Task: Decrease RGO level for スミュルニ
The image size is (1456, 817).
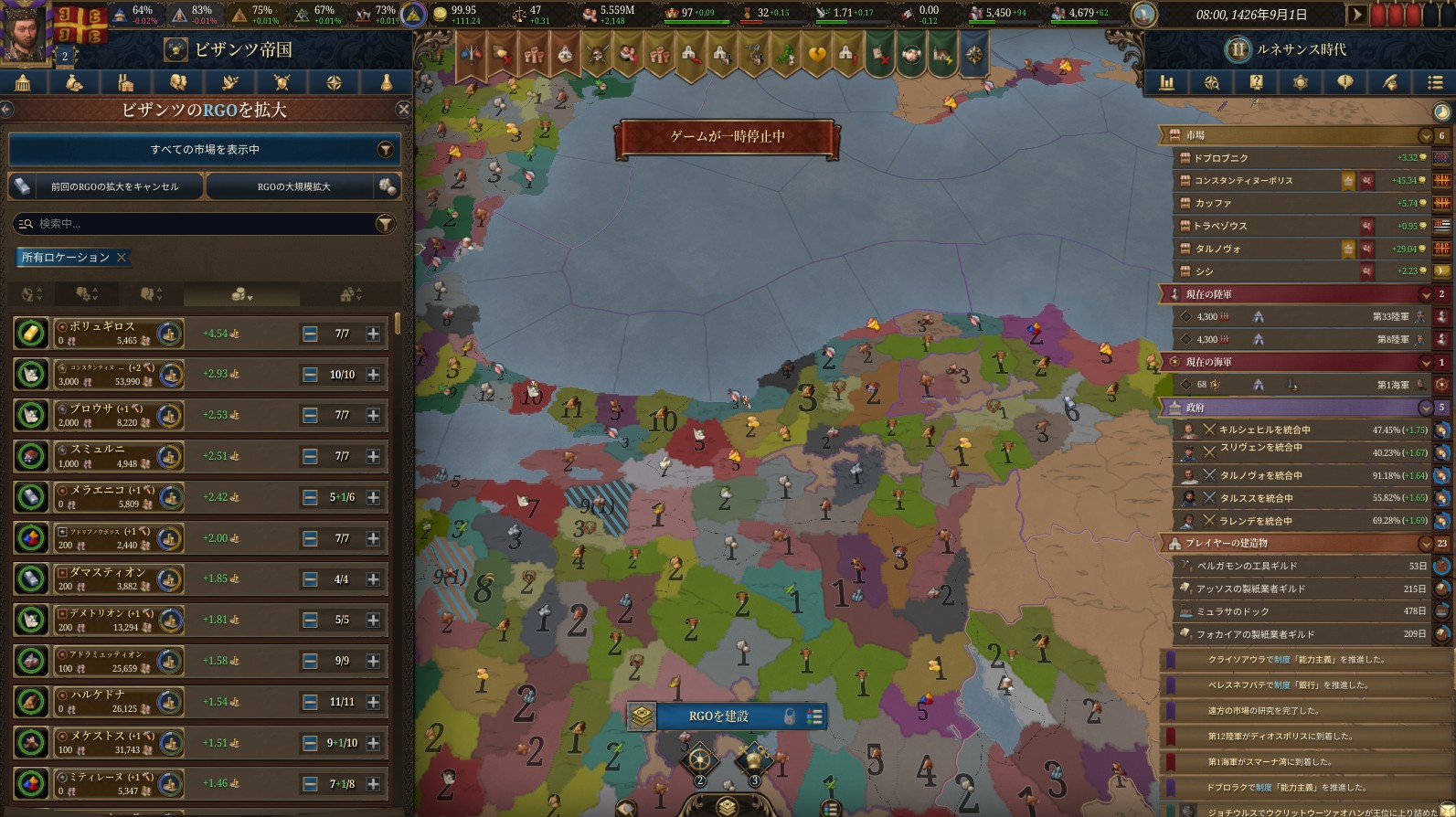Action: click(310, 456)
